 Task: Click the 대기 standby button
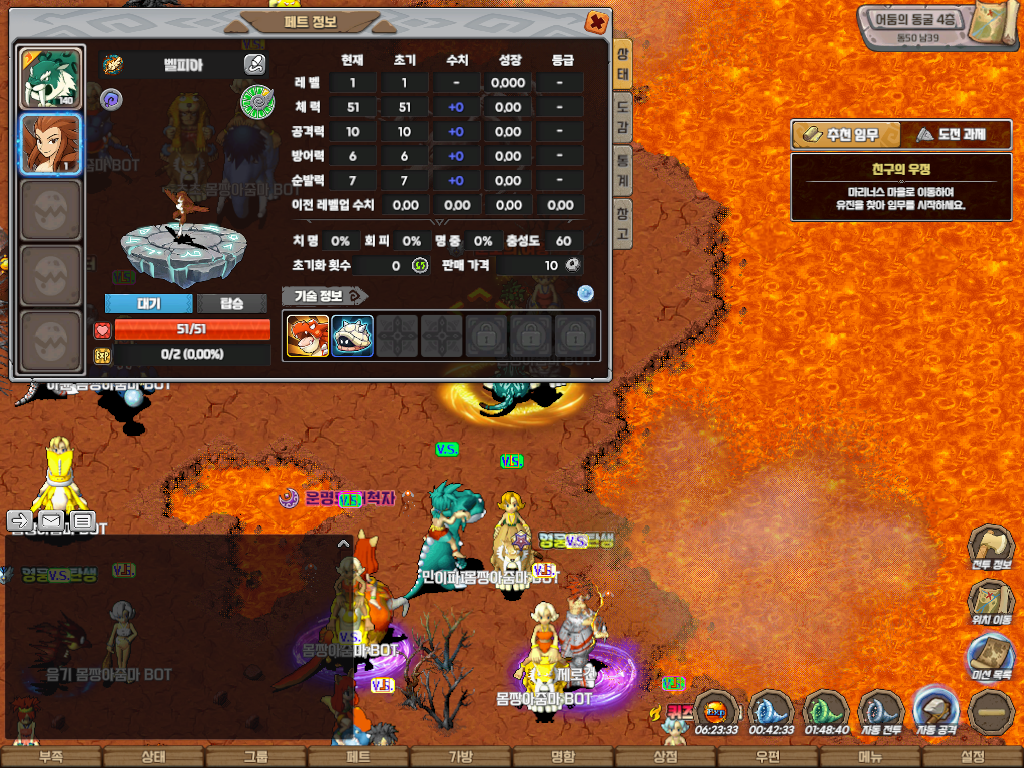[x=148, y=303]
